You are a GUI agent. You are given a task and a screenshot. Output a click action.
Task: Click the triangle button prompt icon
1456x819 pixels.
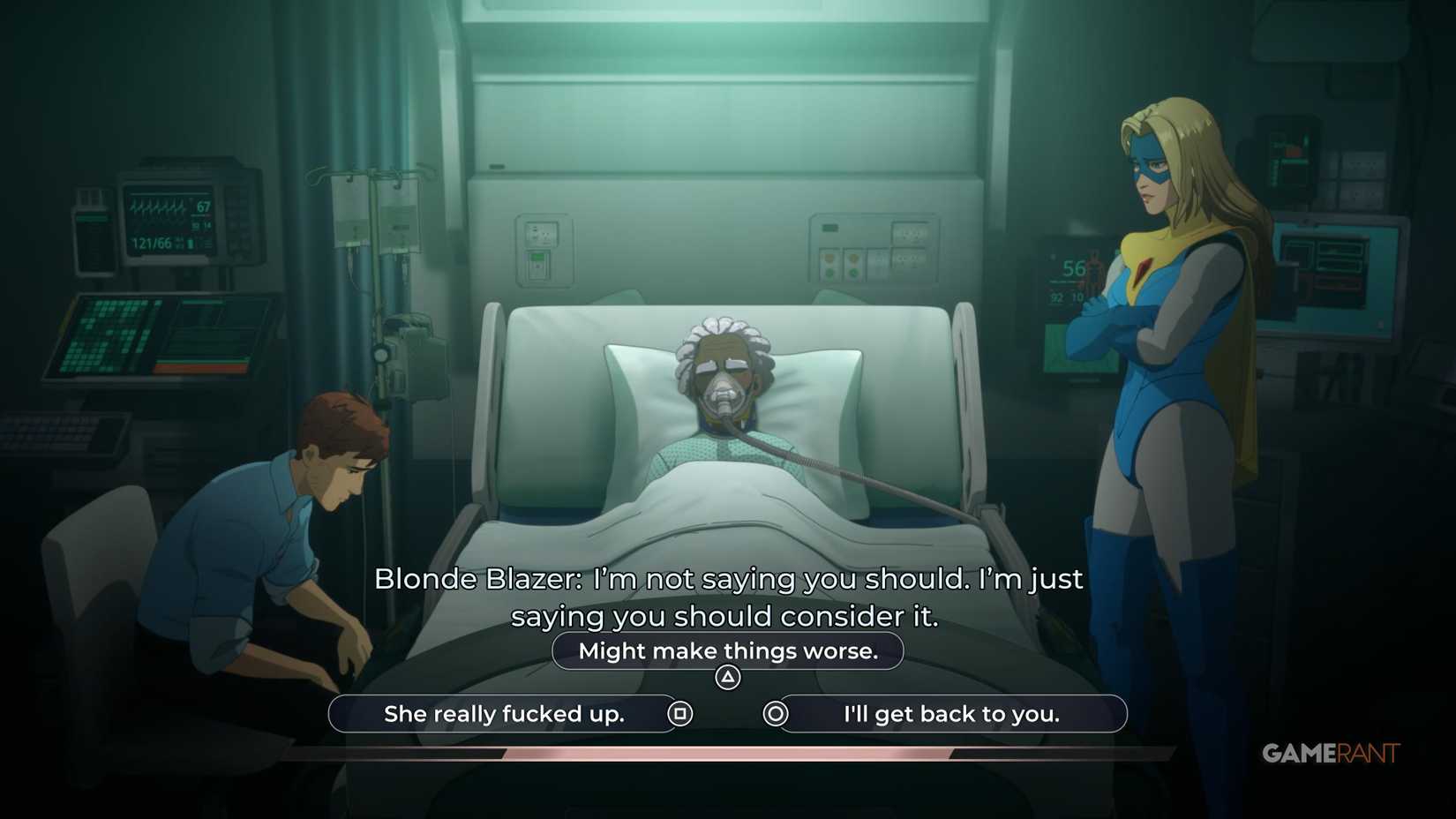click(728, 675)
